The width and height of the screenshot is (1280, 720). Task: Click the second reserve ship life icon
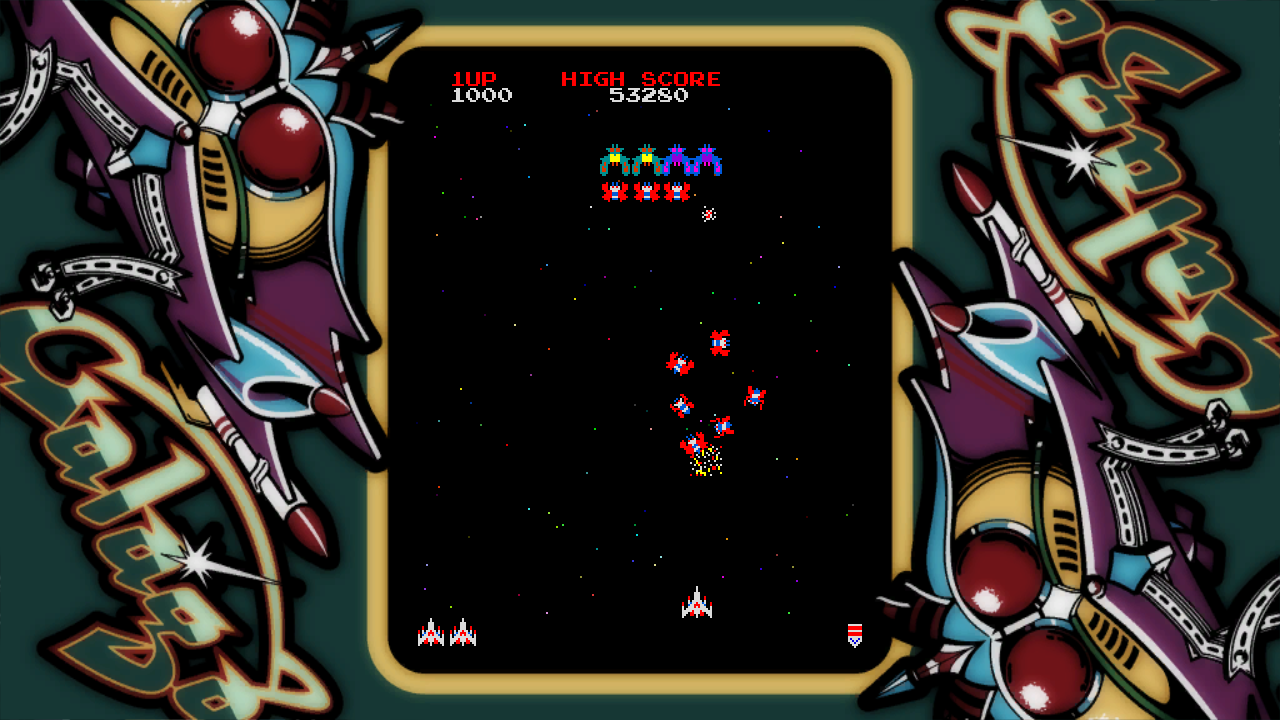464,633
